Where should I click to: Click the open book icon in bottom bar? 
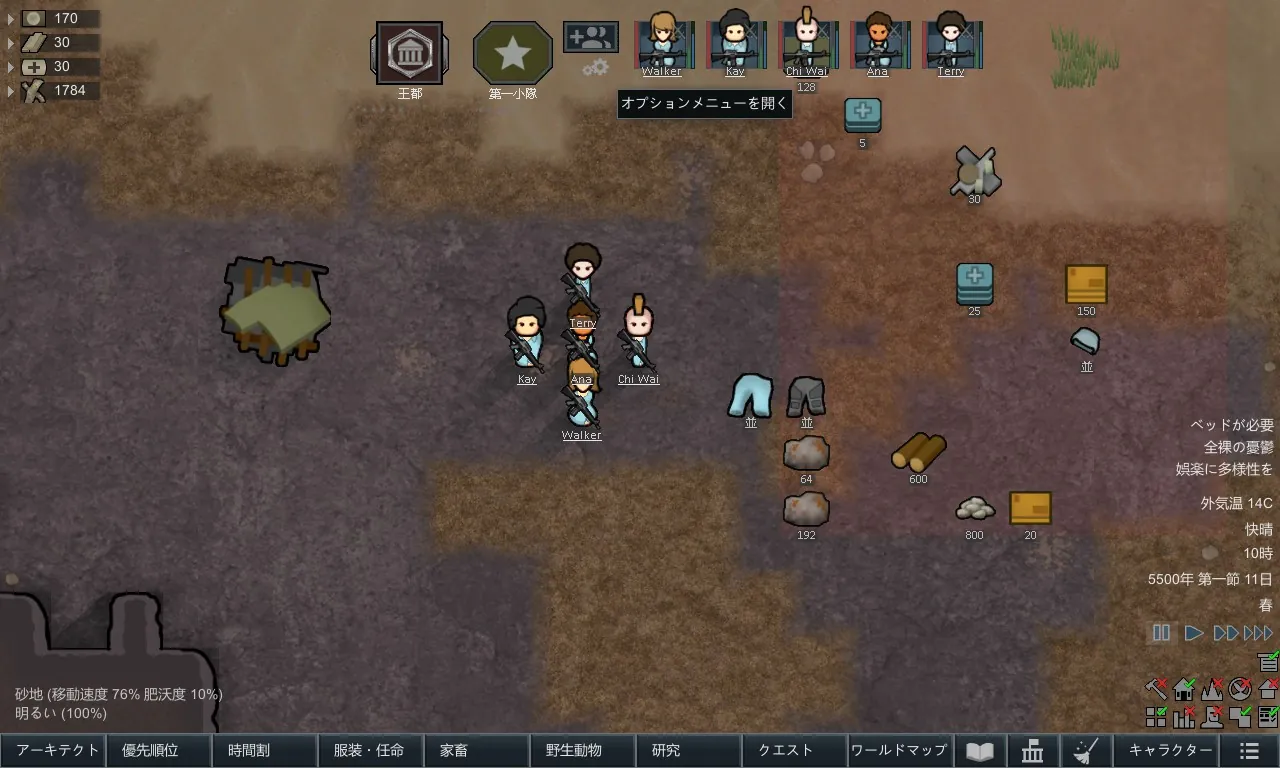click(x=979, y=751)
